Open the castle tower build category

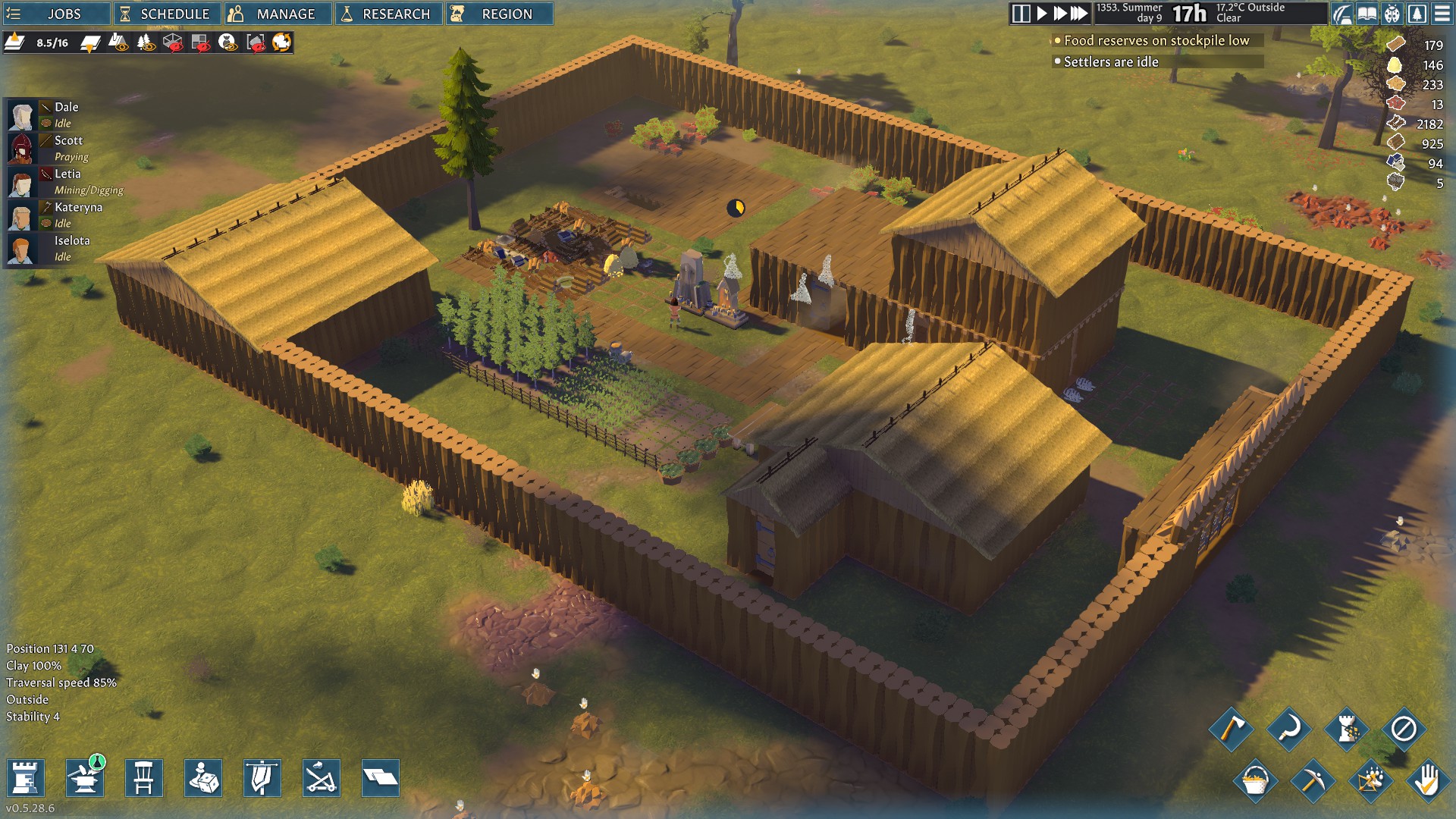(x=25, y=778)
